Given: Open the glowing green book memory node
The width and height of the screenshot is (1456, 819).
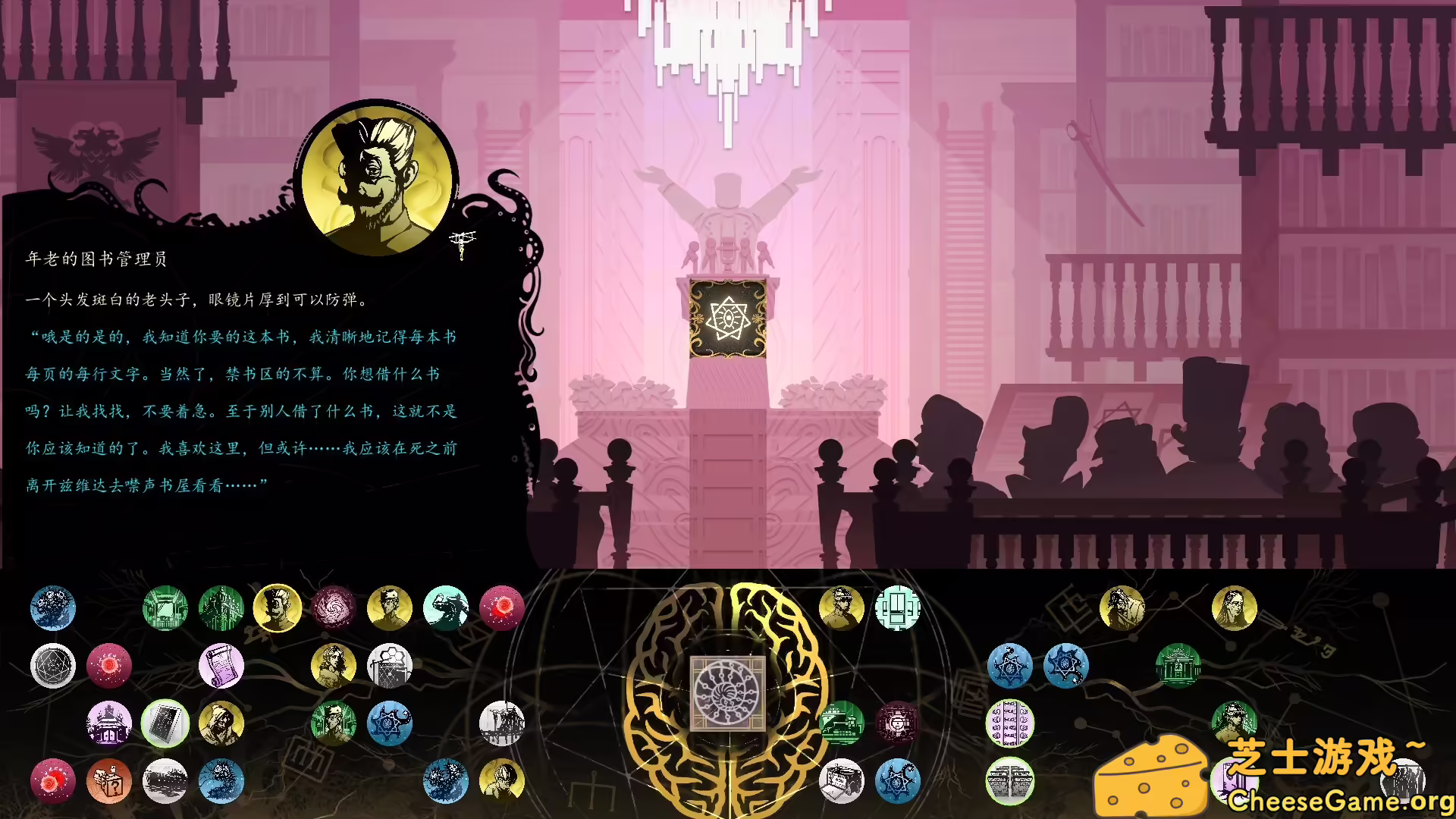Looking at the screenshot, I should 166,726.
